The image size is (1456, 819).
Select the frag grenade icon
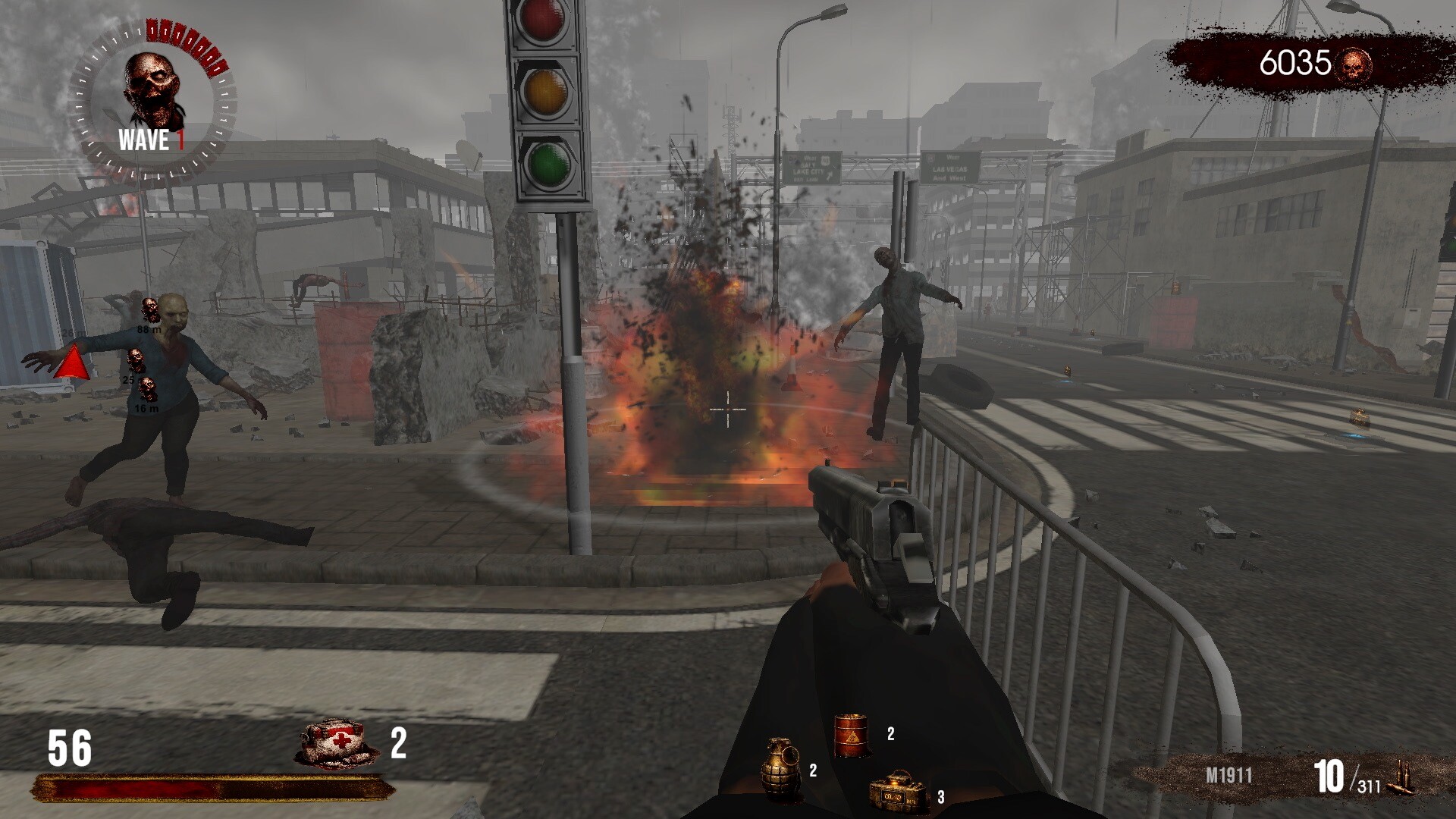[782, 769]
